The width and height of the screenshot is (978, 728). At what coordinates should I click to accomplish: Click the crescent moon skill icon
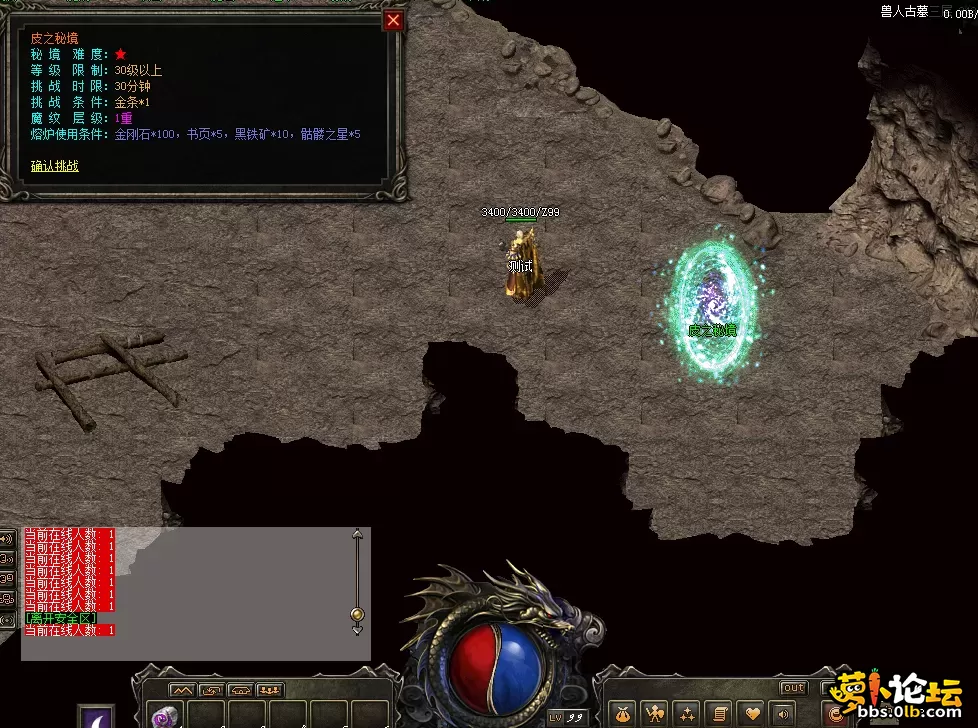(97, 716)
